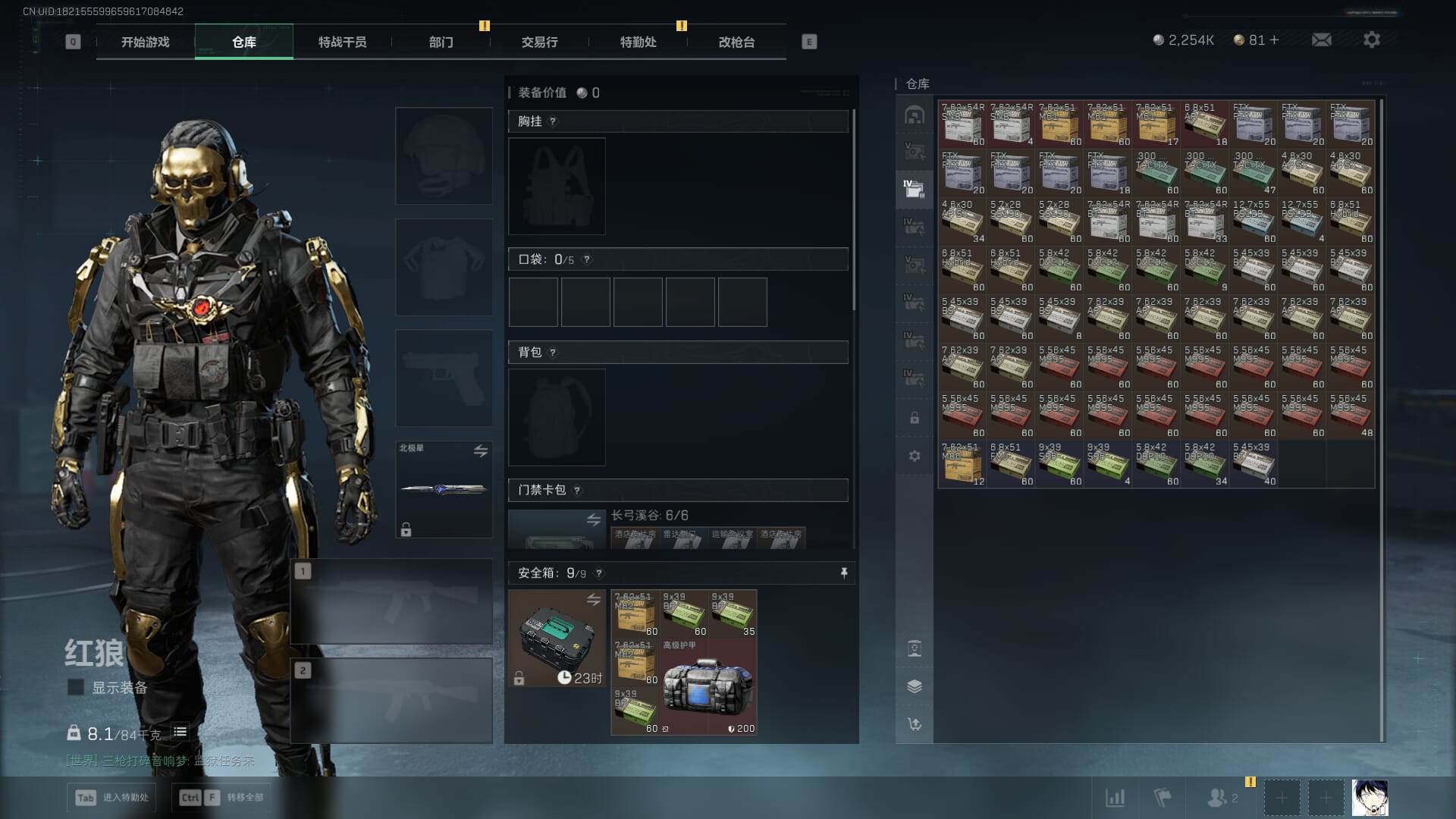
Task: Select the 部门 tab
Action: [x=441, y=42]
